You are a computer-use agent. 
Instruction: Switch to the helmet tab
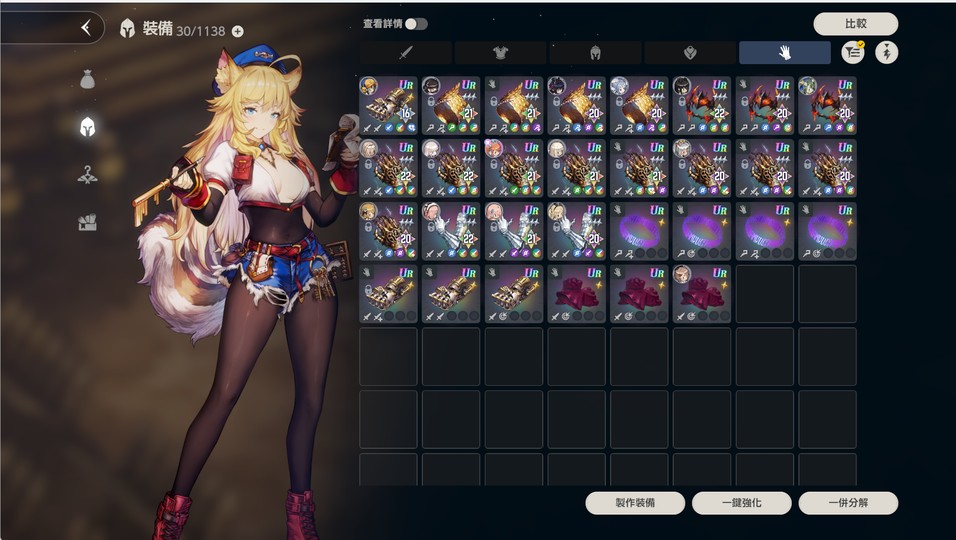click(x=594, y=53)
